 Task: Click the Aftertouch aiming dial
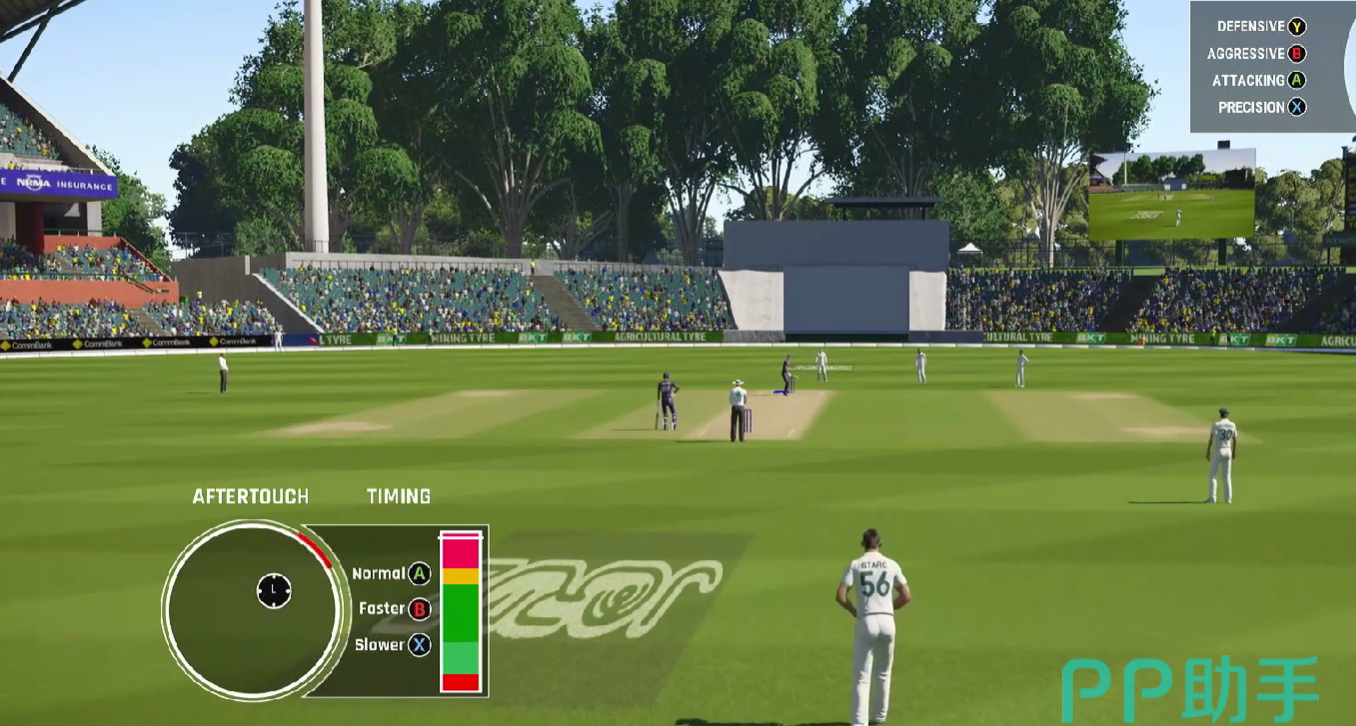pyautogui.click(x=253, y=609)
